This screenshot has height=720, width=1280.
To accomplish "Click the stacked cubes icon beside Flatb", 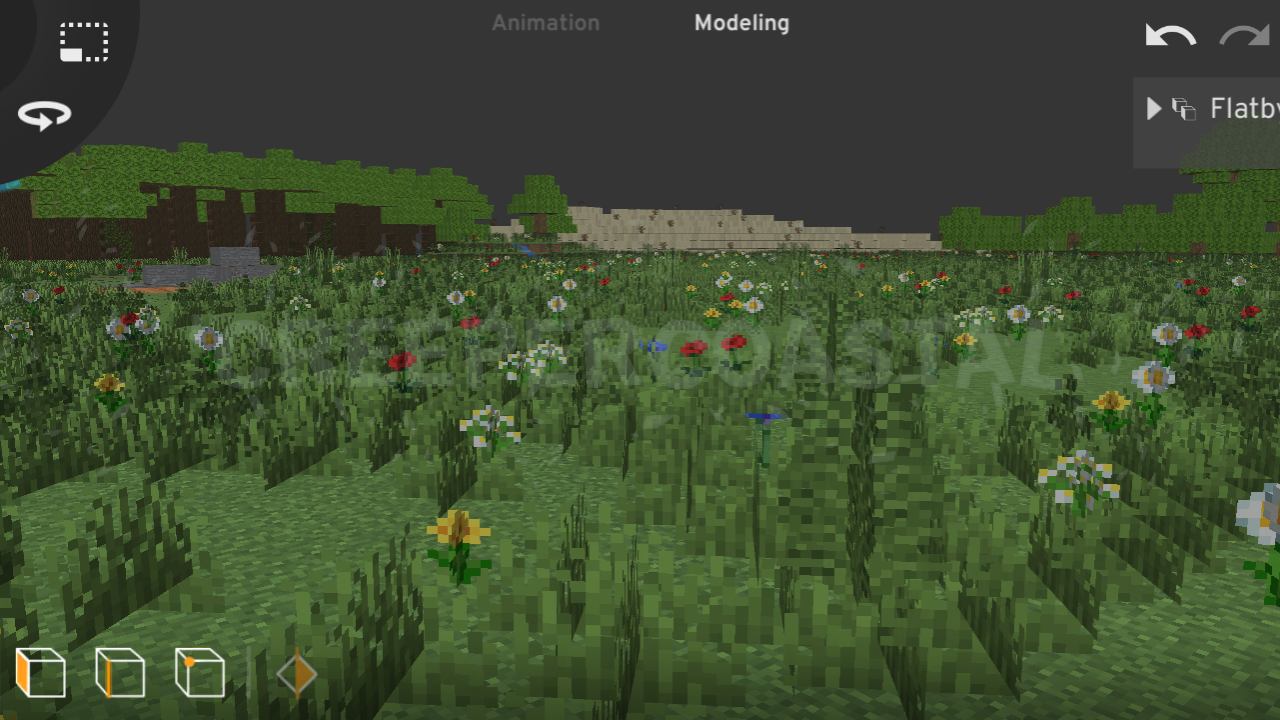I will coord(1182,108).
